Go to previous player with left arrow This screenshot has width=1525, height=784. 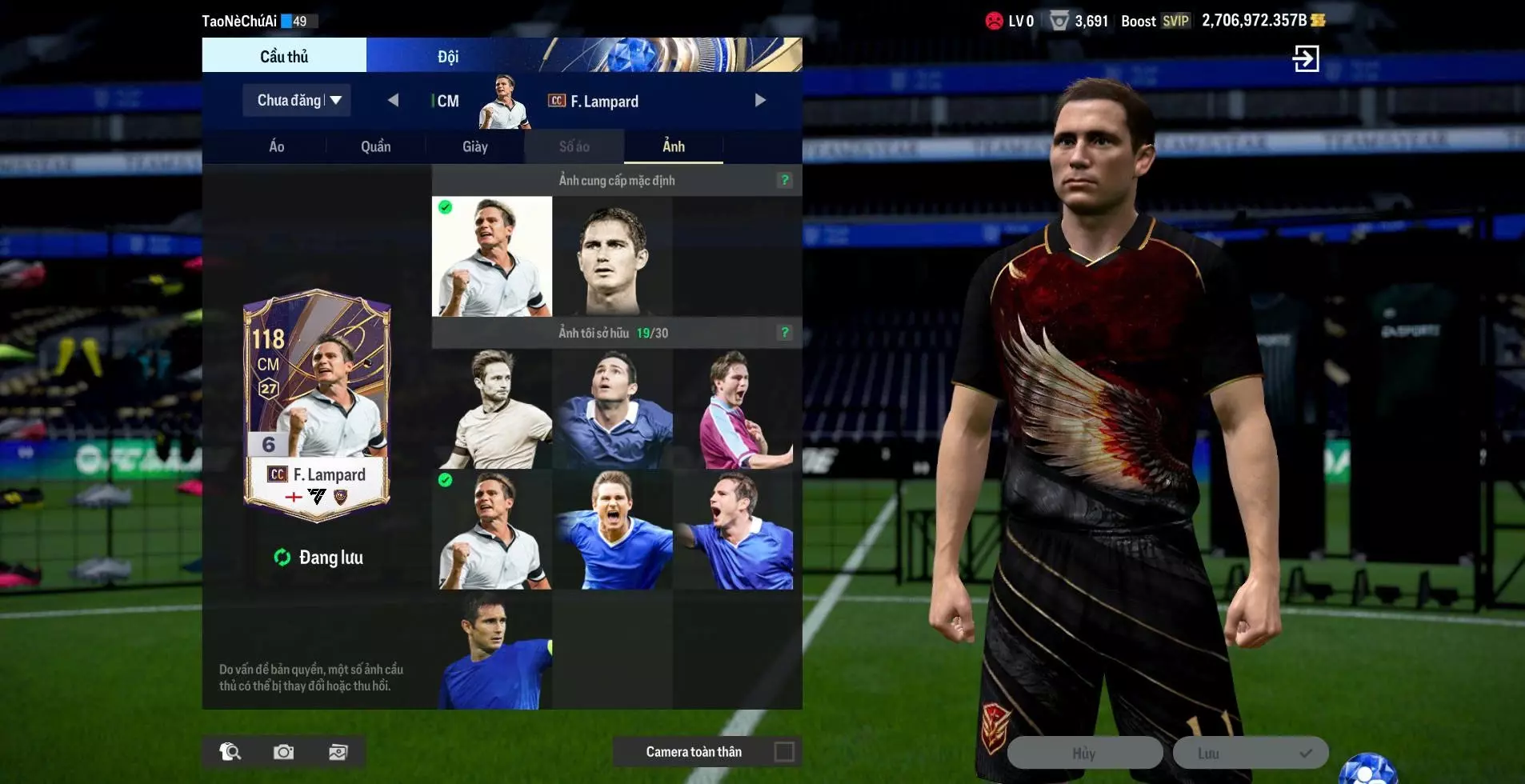[393, 101]
